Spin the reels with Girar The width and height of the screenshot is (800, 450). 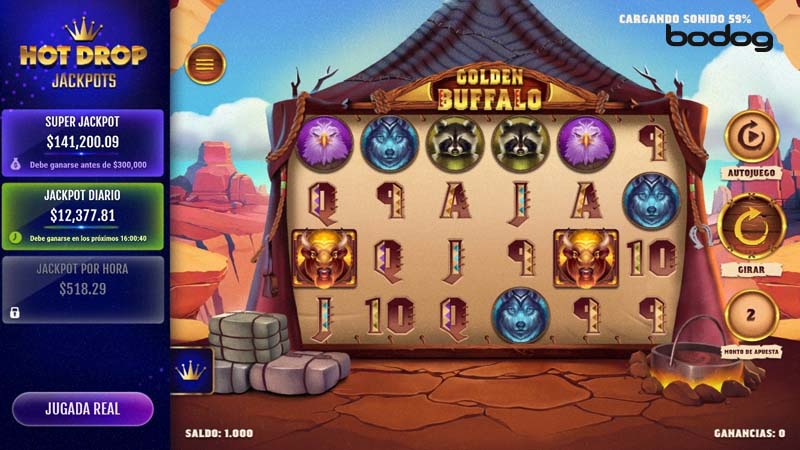tap(750, 227)
